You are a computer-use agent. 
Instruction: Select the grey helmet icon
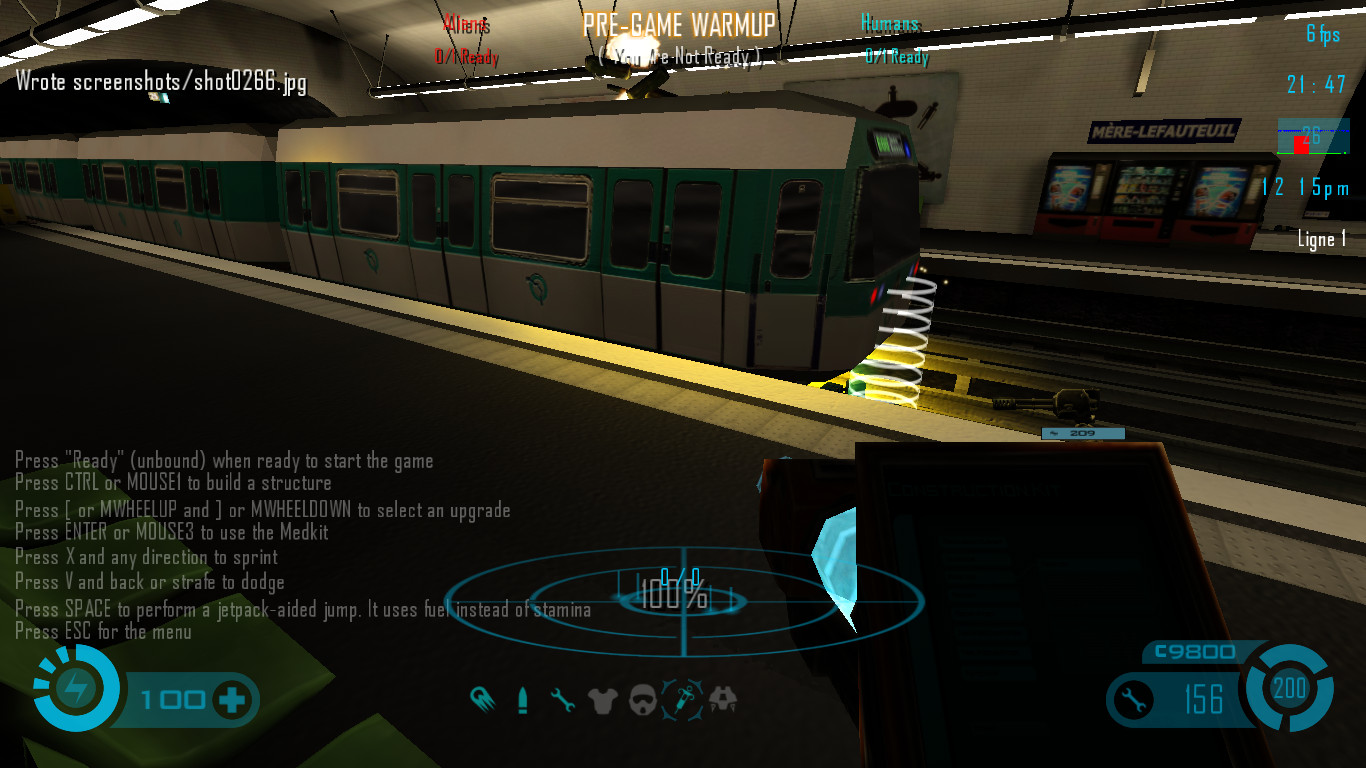coord(643,700)
